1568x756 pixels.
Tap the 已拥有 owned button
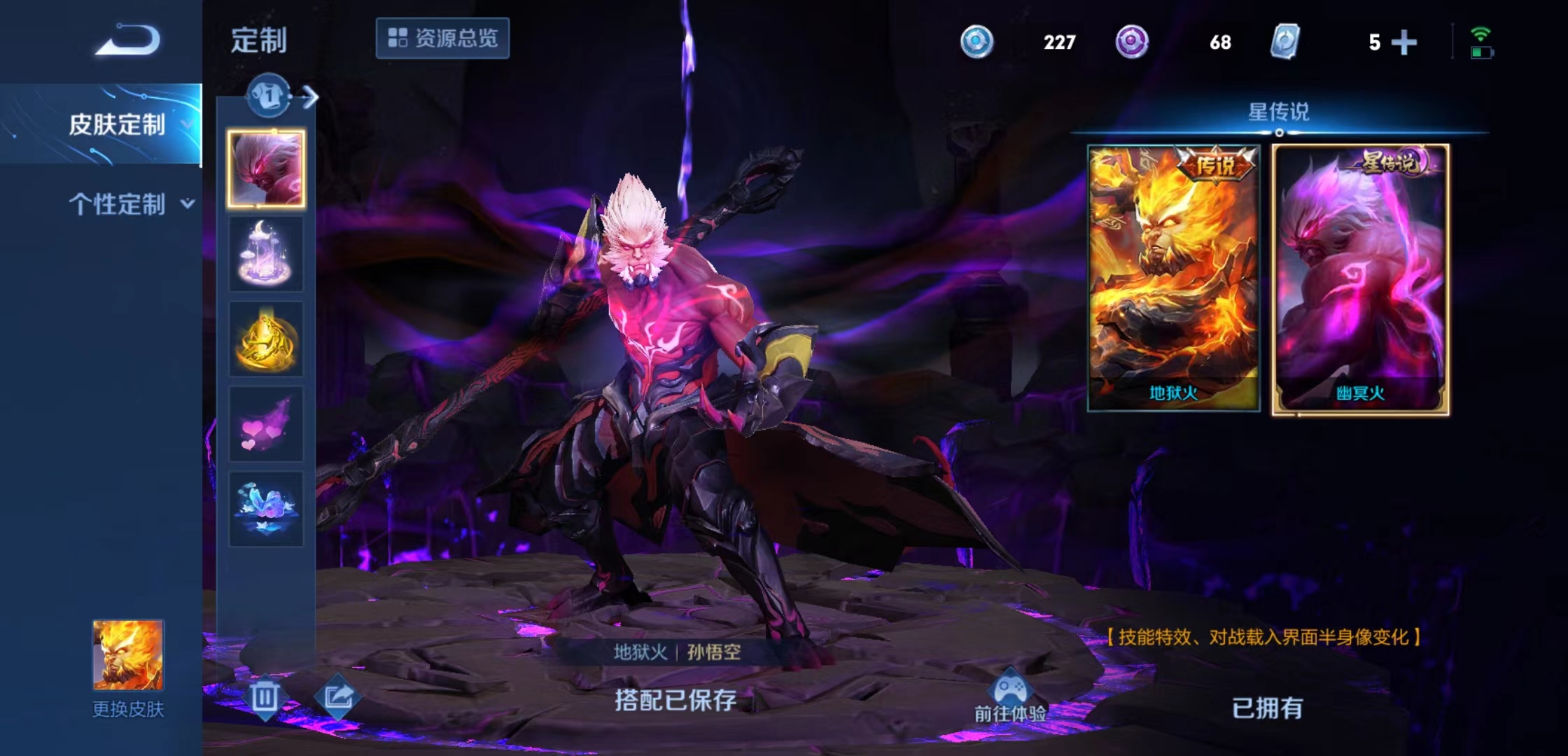click(x=1267, y=708)
